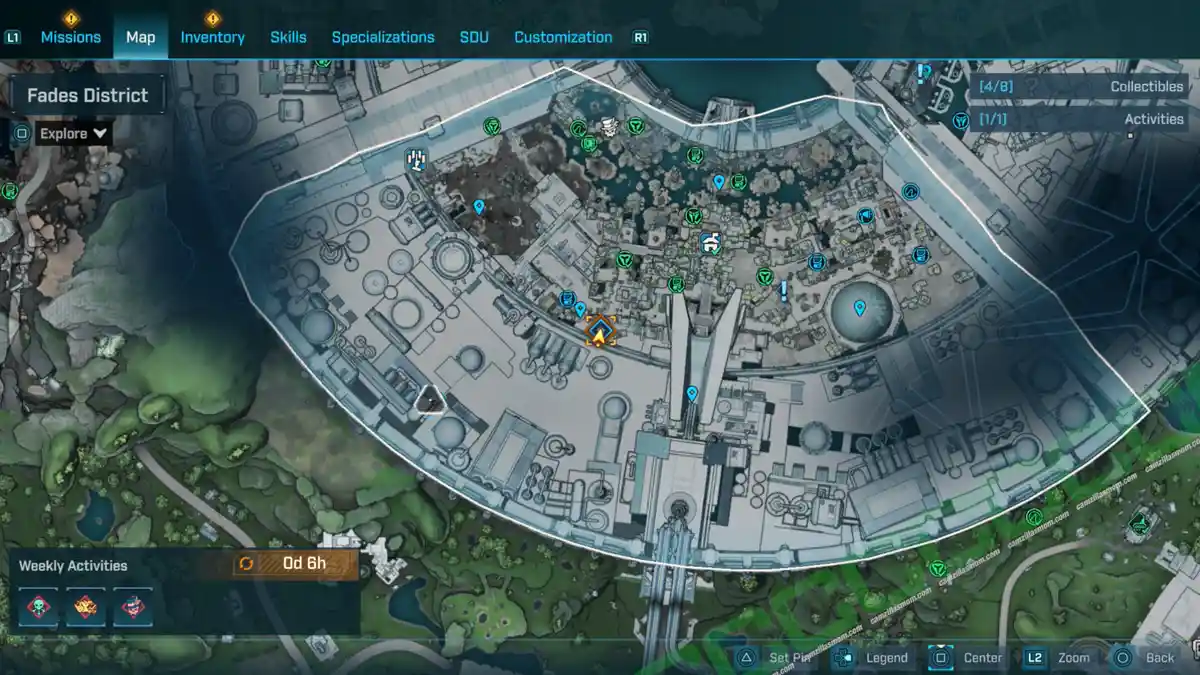Switch to the SDU tab
Image resolution: width=1200 pixels, height=675 pixels.
click(474, 37)
